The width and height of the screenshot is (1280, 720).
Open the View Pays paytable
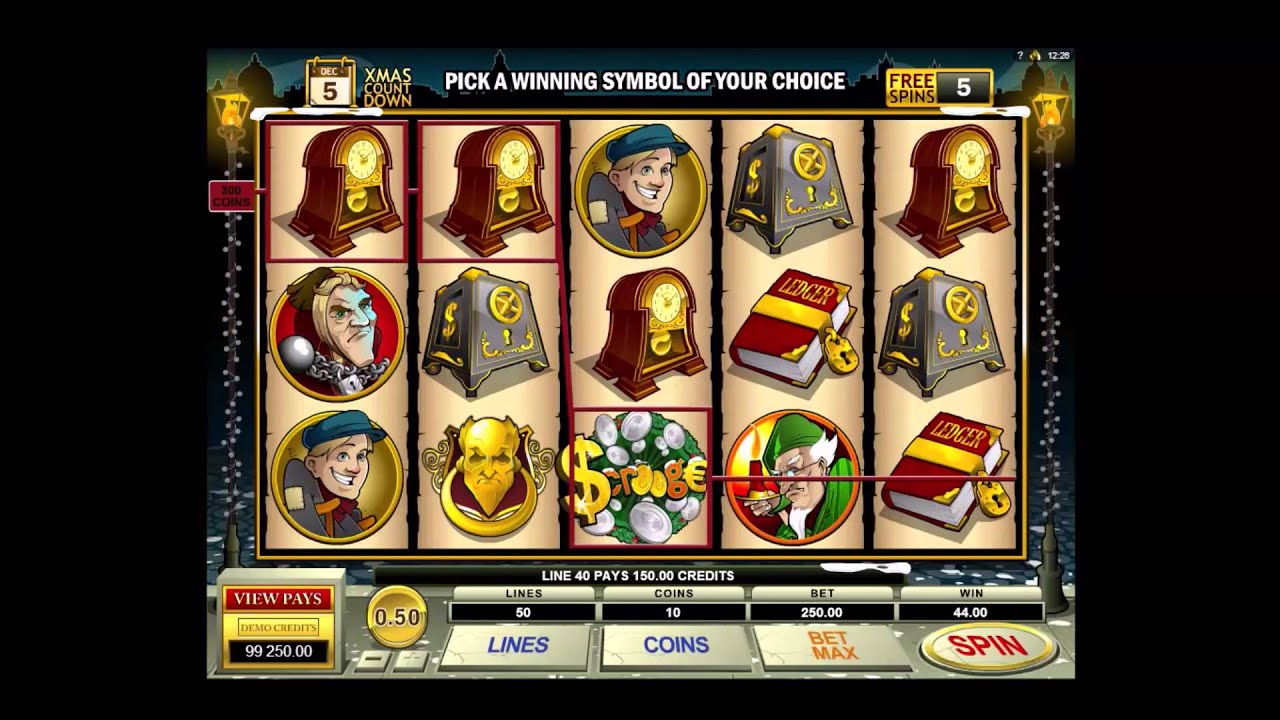[x=278, y=599]
